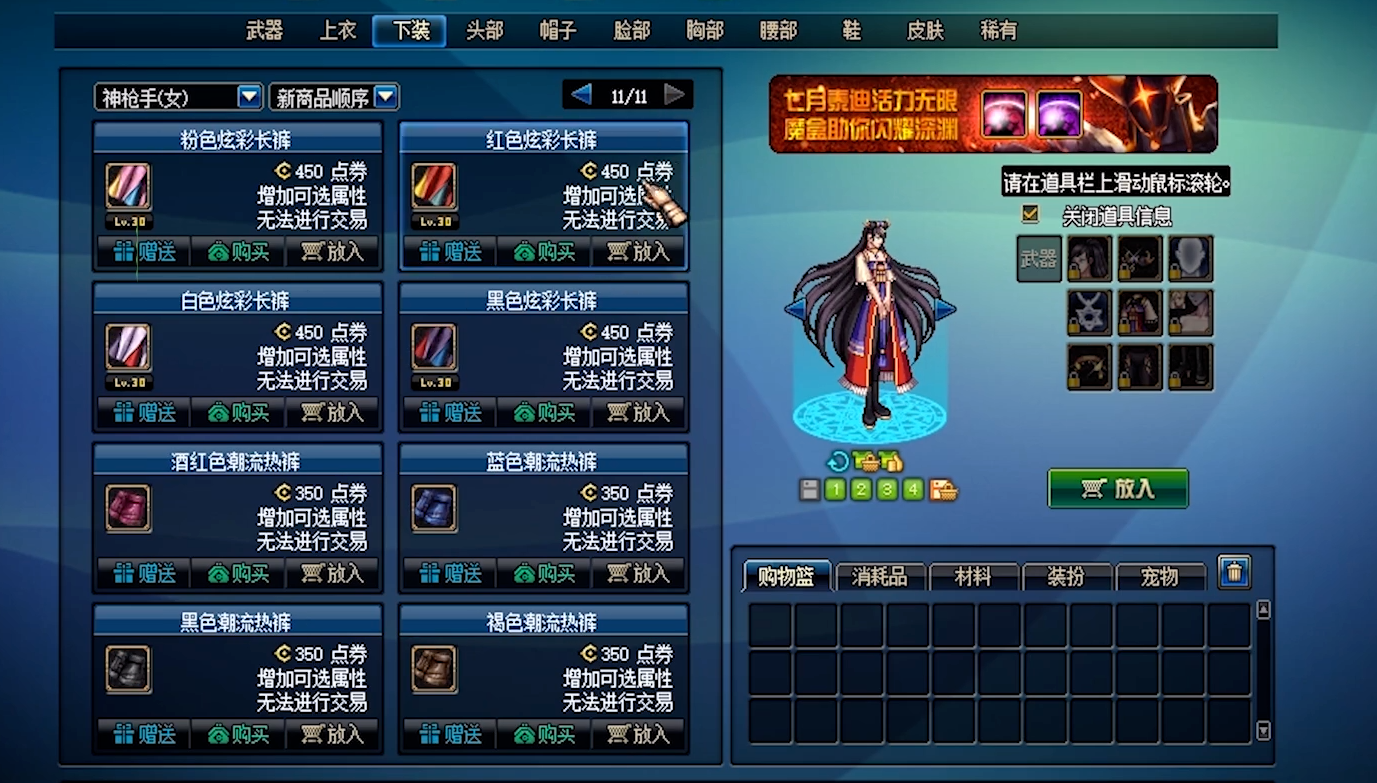Select the locked basket icon under the avatar
This screenshot has width=1377, height=783.
pyautogui.click(x=866, y=460)
